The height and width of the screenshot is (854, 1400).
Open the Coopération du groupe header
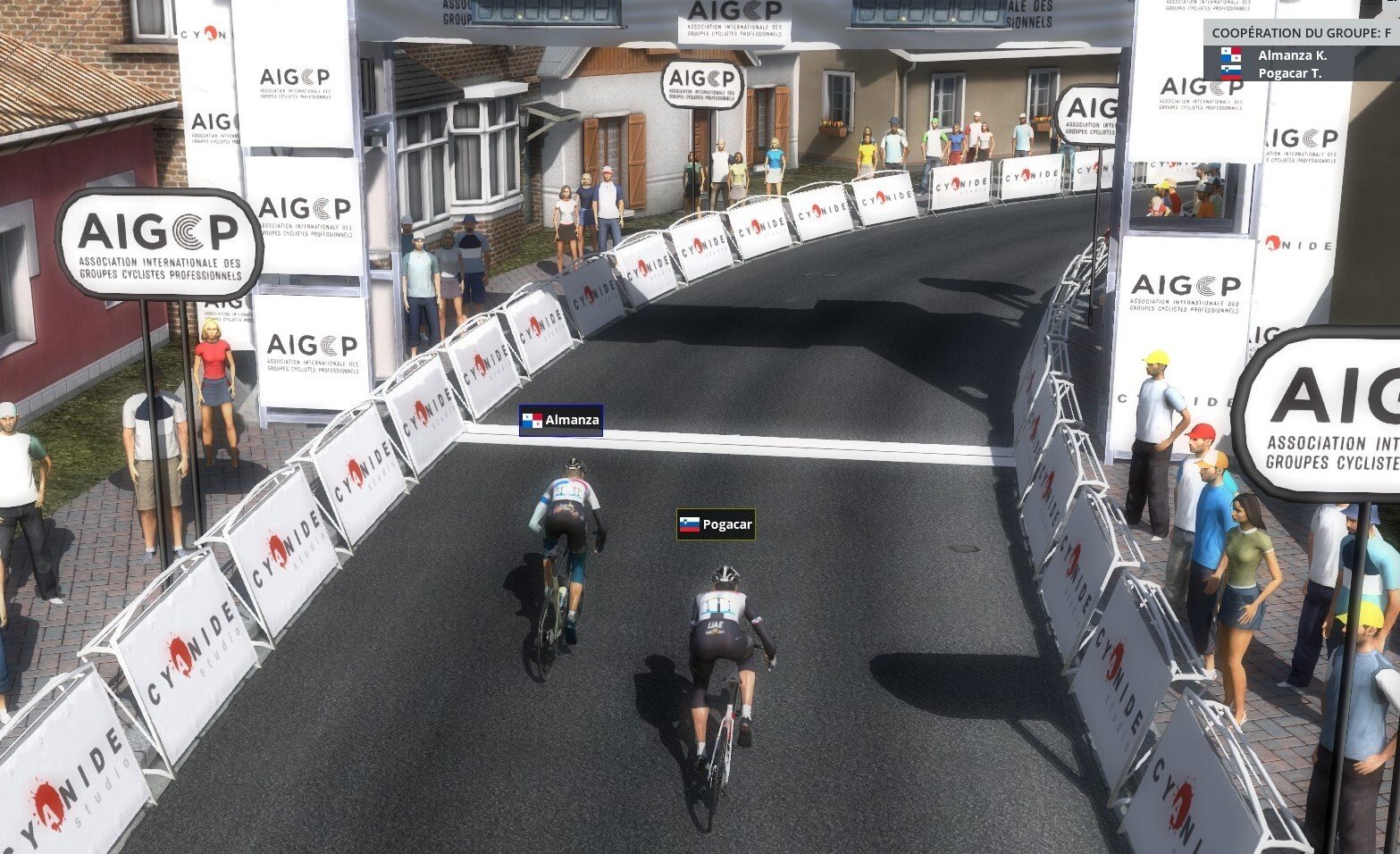coord(1300,33)
